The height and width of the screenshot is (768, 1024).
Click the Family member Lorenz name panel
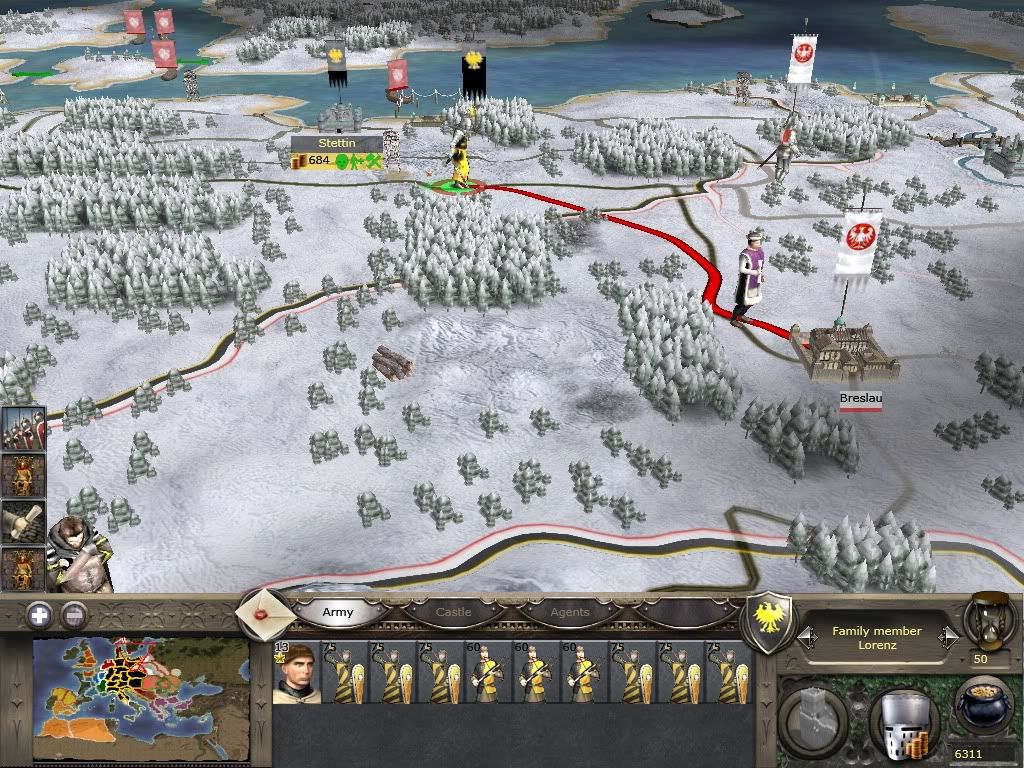pos(876,638)
